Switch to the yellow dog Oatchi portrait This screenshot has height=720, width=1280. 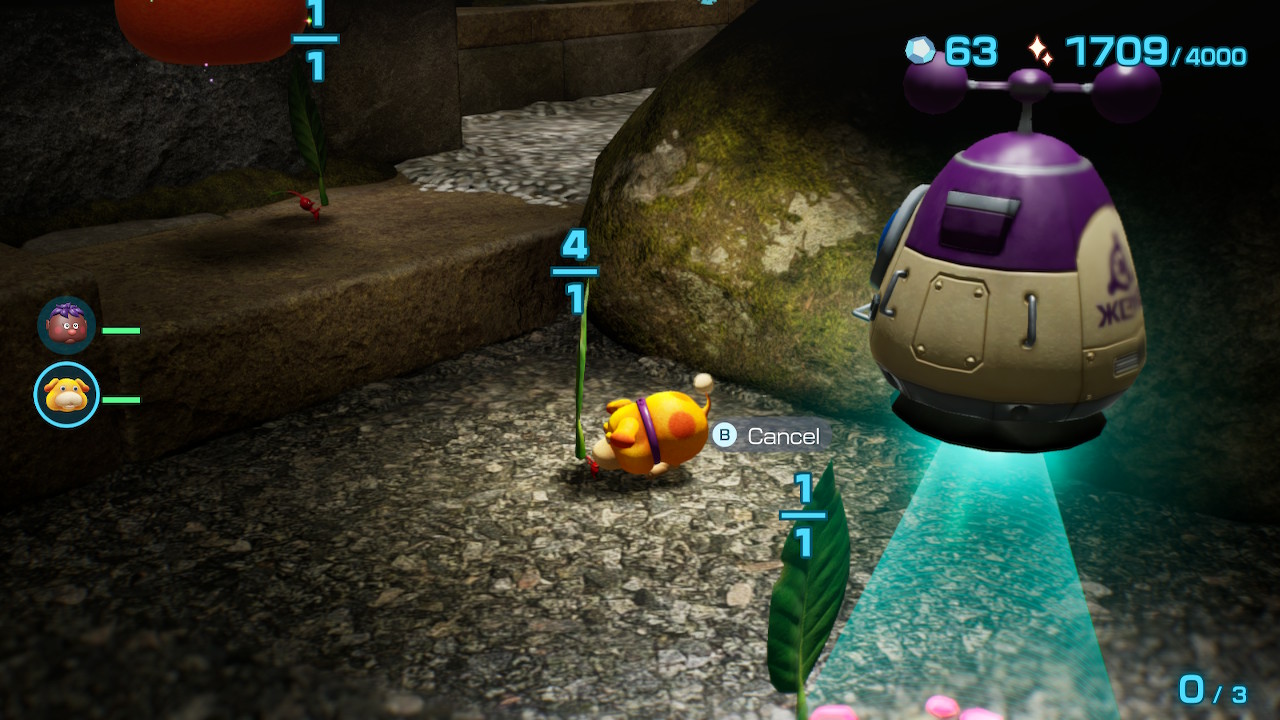tap(67, 395)
